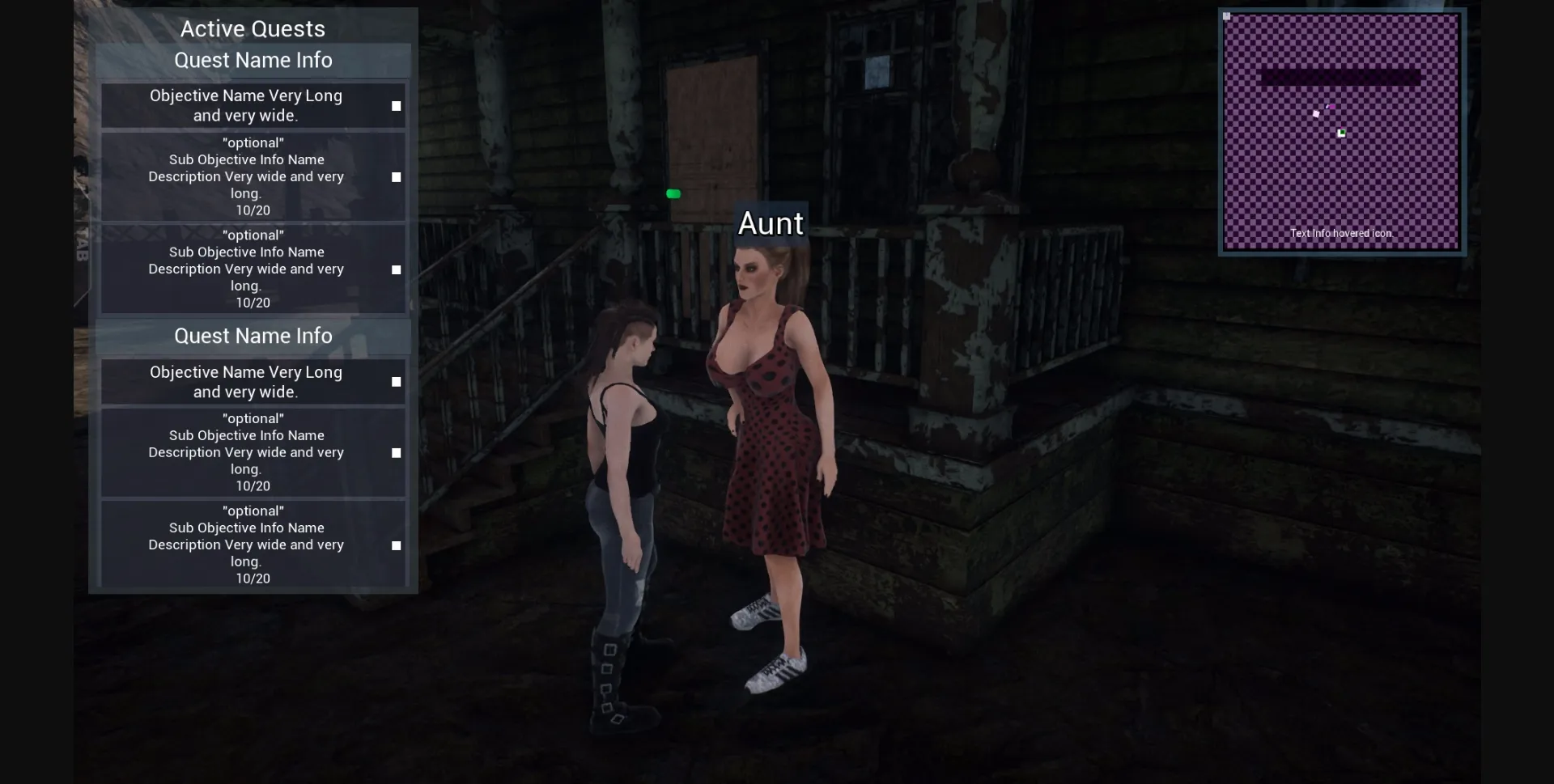Select the last optional sub objective entry
The width and height of the screenshot is (1554, 784).
coord(246,544)
